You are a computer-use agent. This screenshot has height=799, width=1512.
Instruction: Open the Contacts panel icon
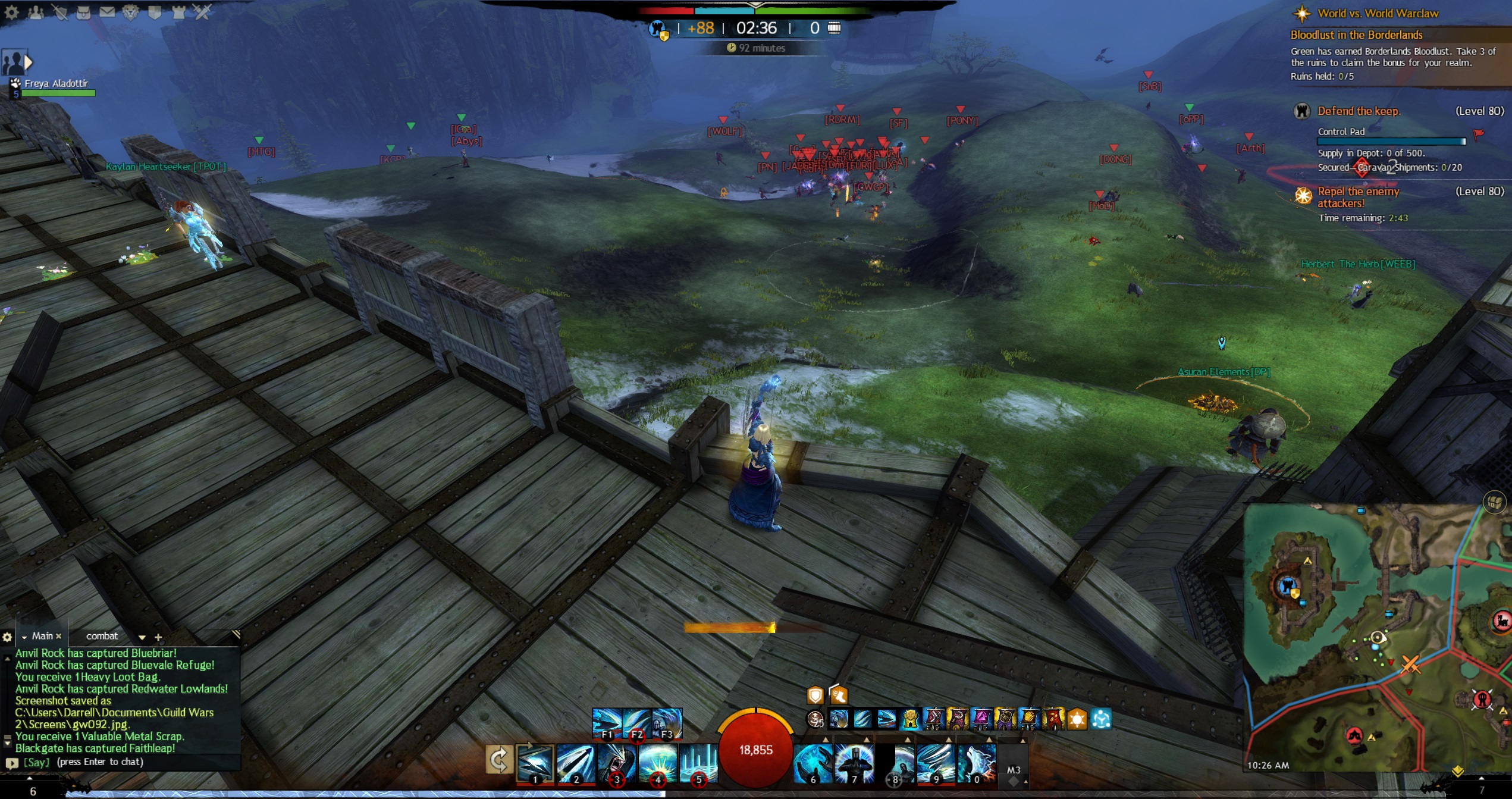pos(36,11)
